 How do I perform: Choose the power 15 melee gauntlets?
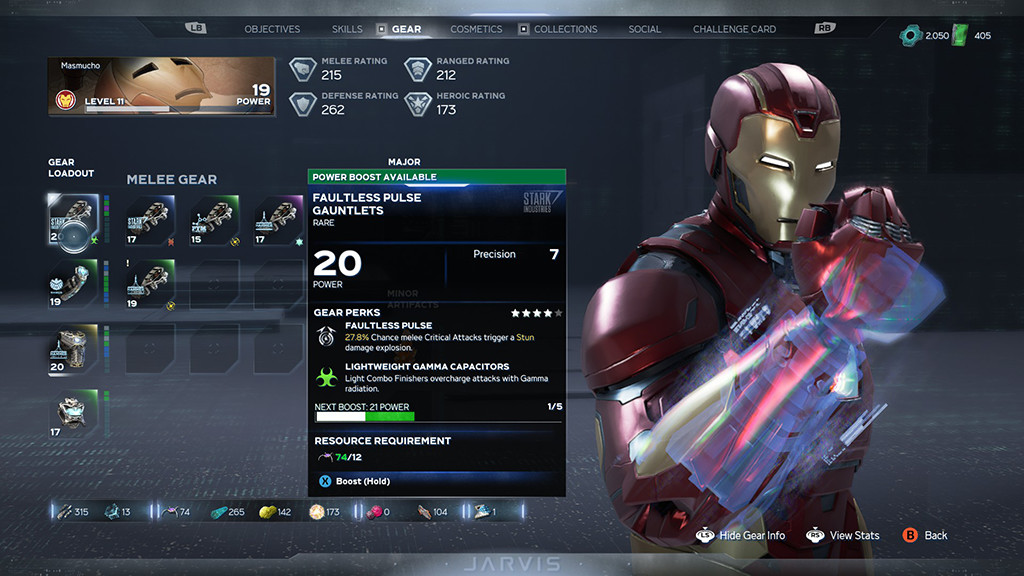[214, 219]
